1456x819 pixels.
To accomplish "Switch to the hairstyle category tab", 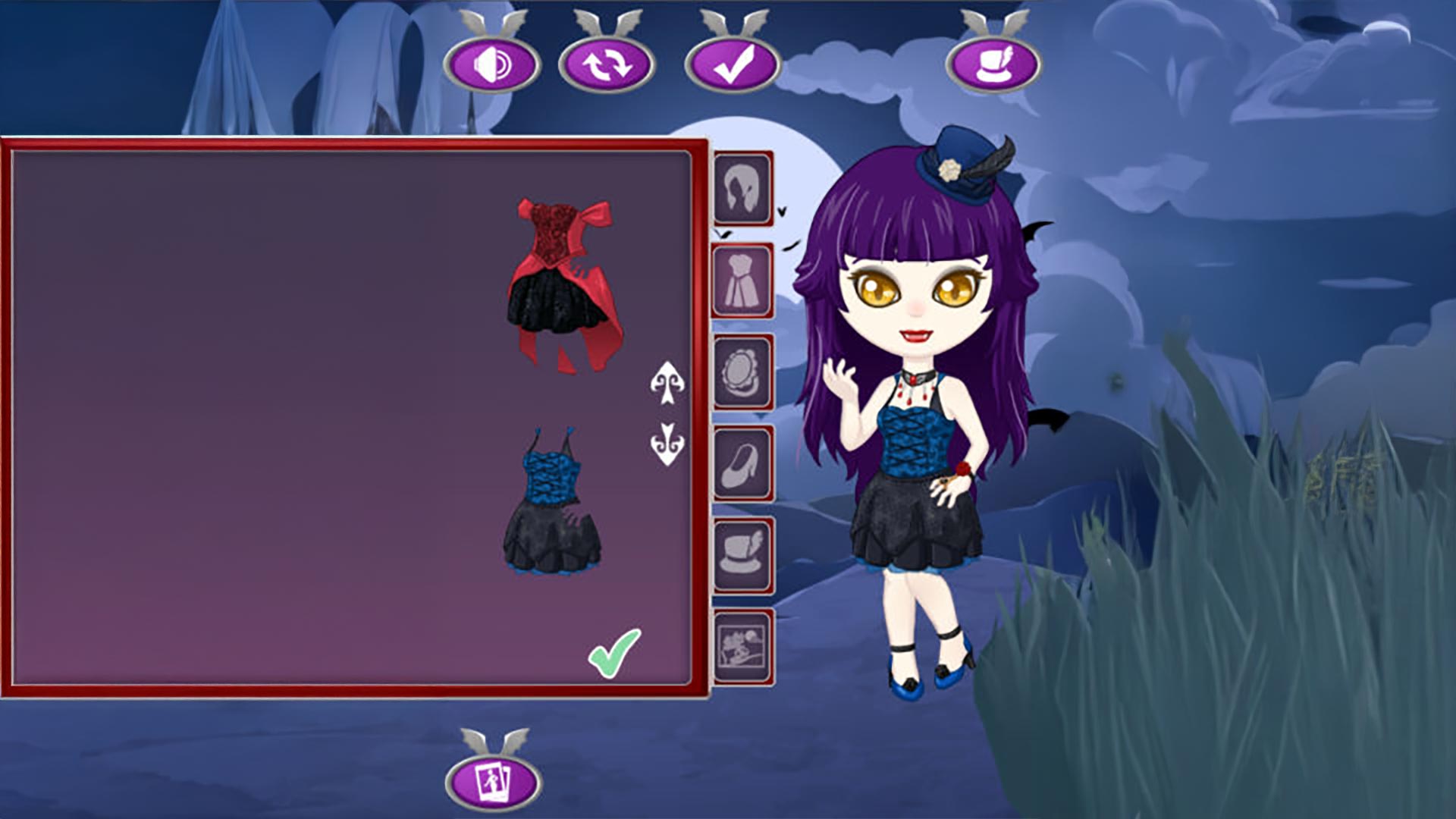I will click(x=742, y=189).
